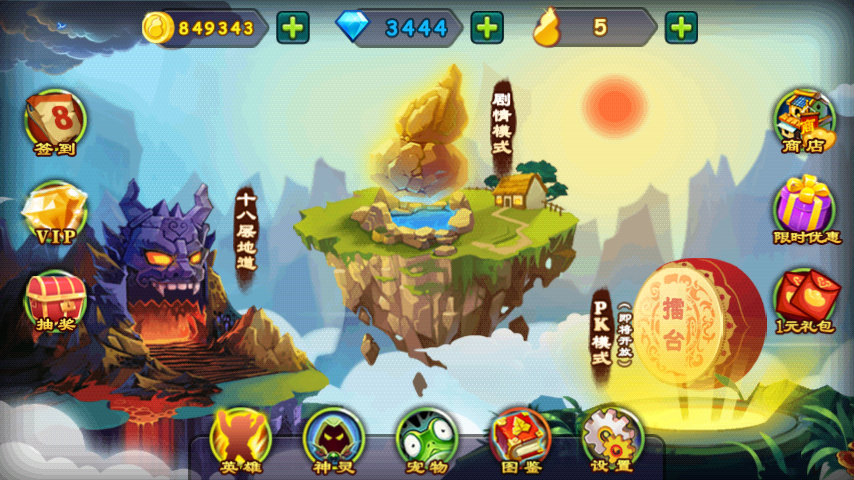Open the 宠物 pets menu
Screen dimensions: 854x480
pyautogui.click(x=427, y=441)
